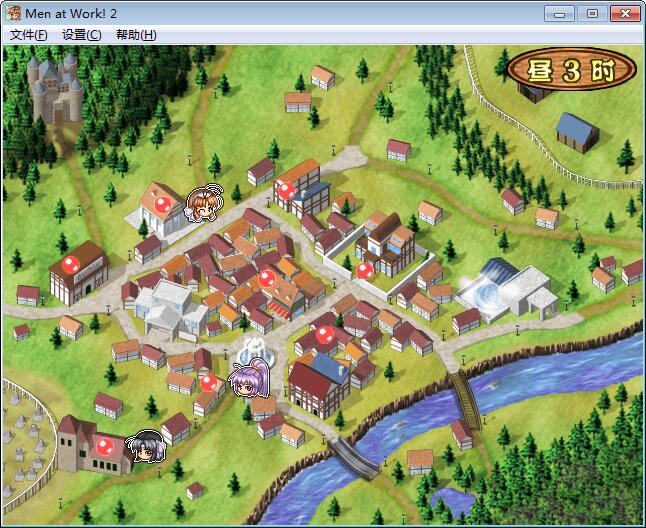The width and height of the screenshot is (646, 528).
Task: Select the red marker left of the purple-haired girl
Action: pos(208,381)
